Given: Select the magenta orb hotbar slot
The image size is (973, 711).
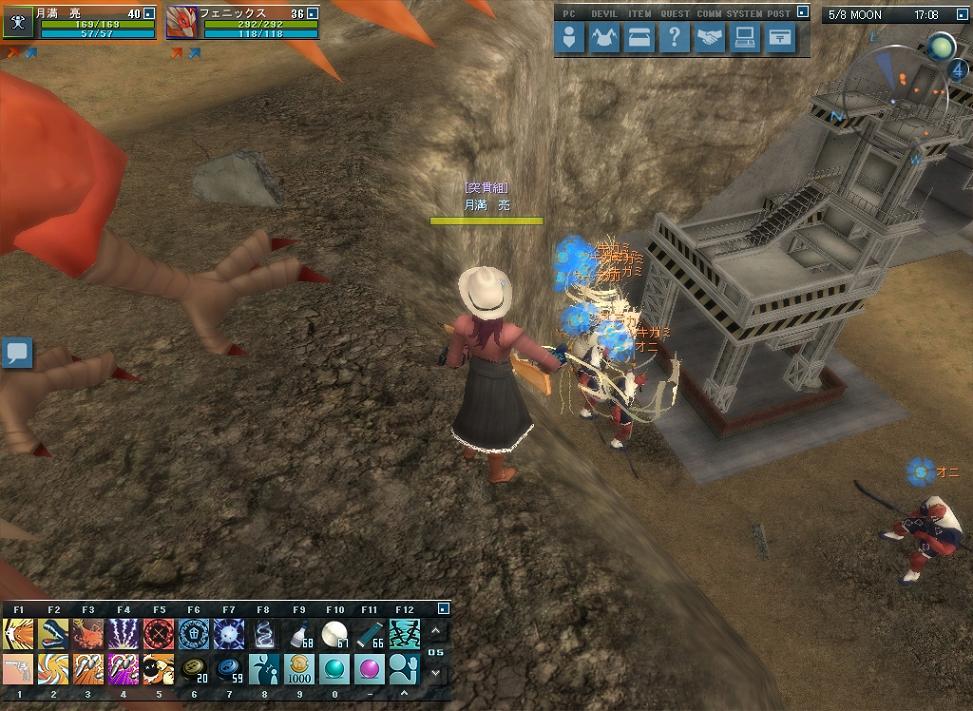Looking at the screenshot, I should click(x=369, y=668).
